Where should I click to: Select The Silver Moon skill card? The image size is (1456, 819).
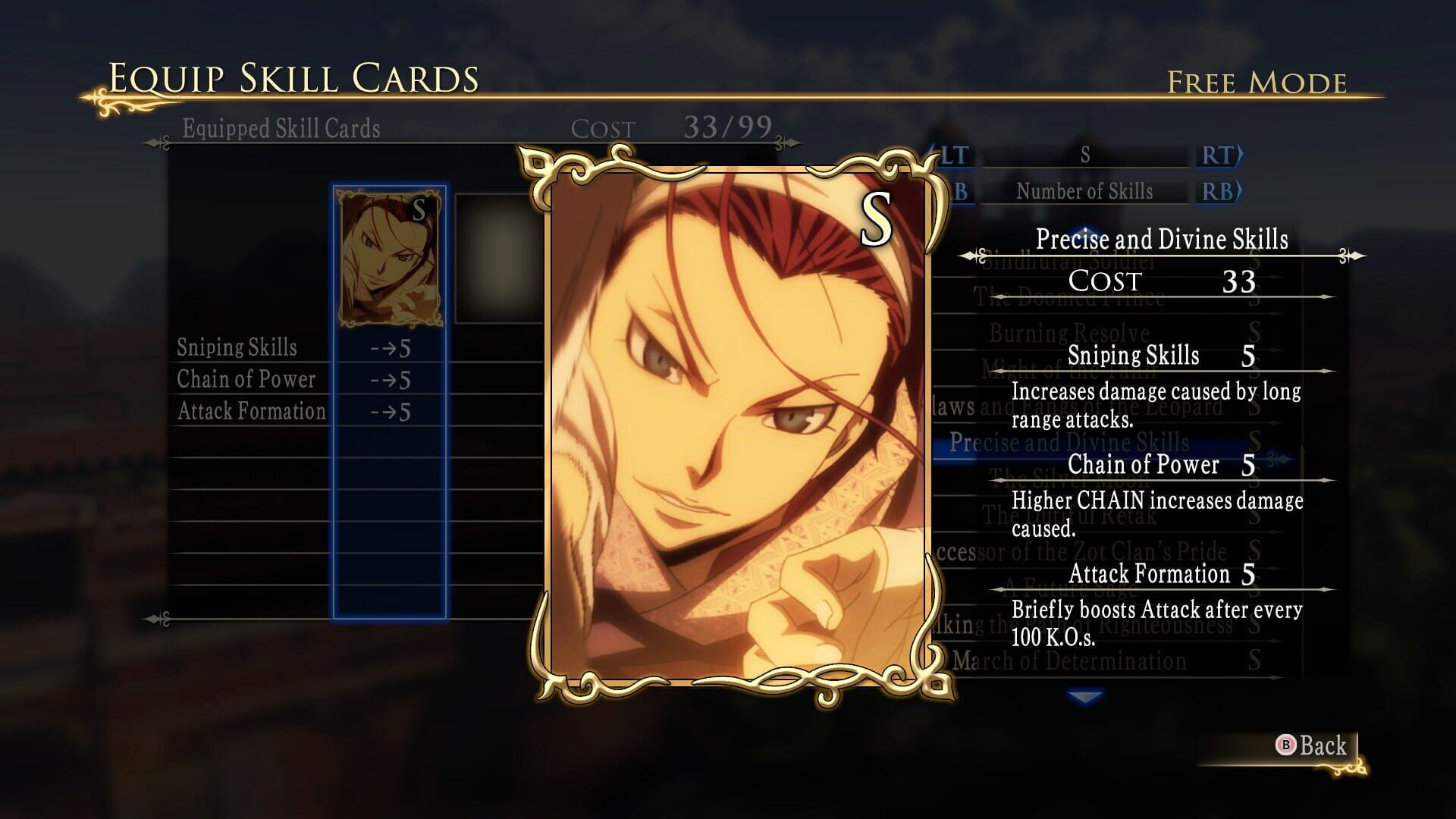pyautogui.click(x=1062, y=480)
